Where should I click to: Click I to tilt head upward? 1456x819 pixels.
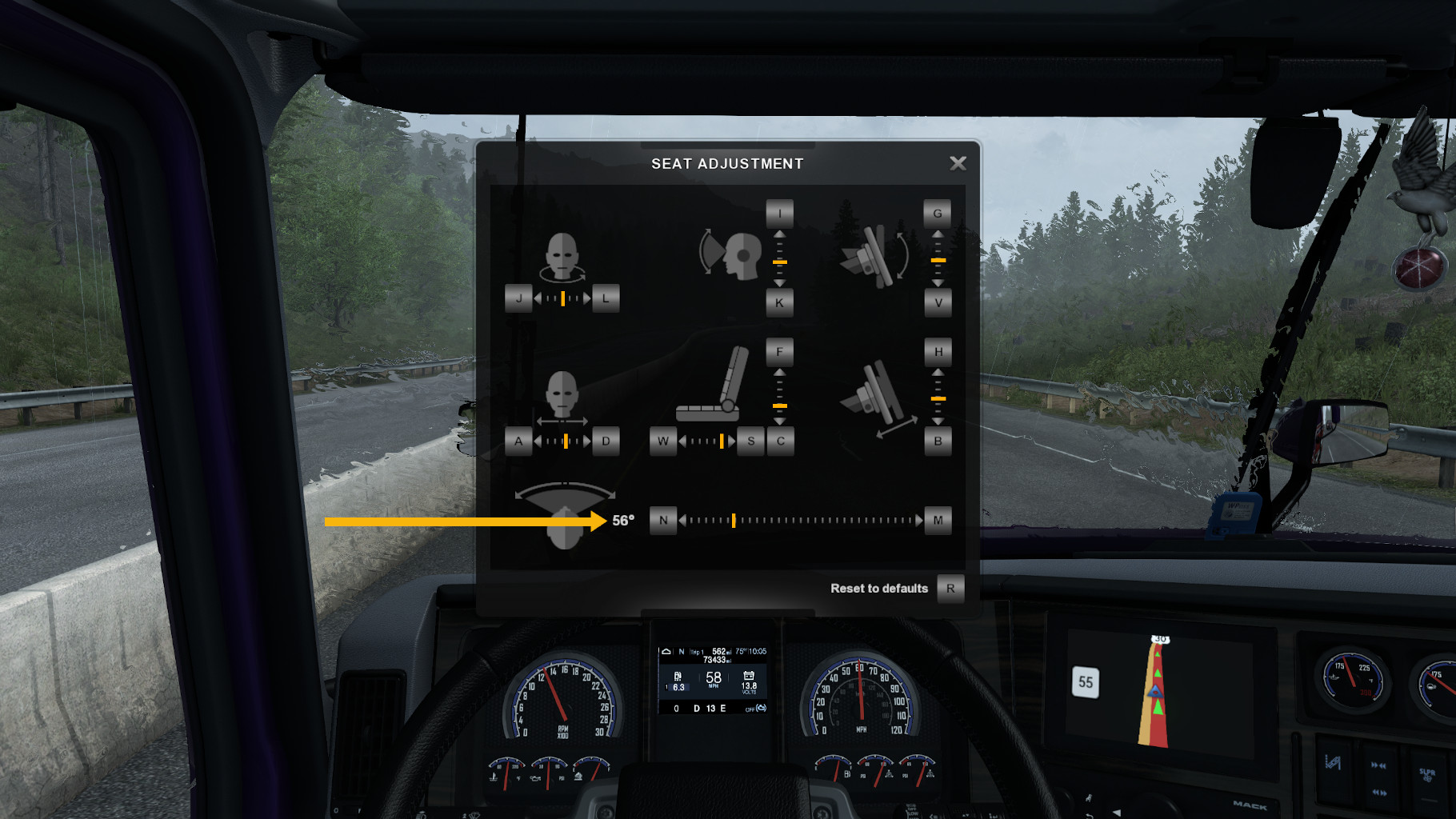[778, 213]
